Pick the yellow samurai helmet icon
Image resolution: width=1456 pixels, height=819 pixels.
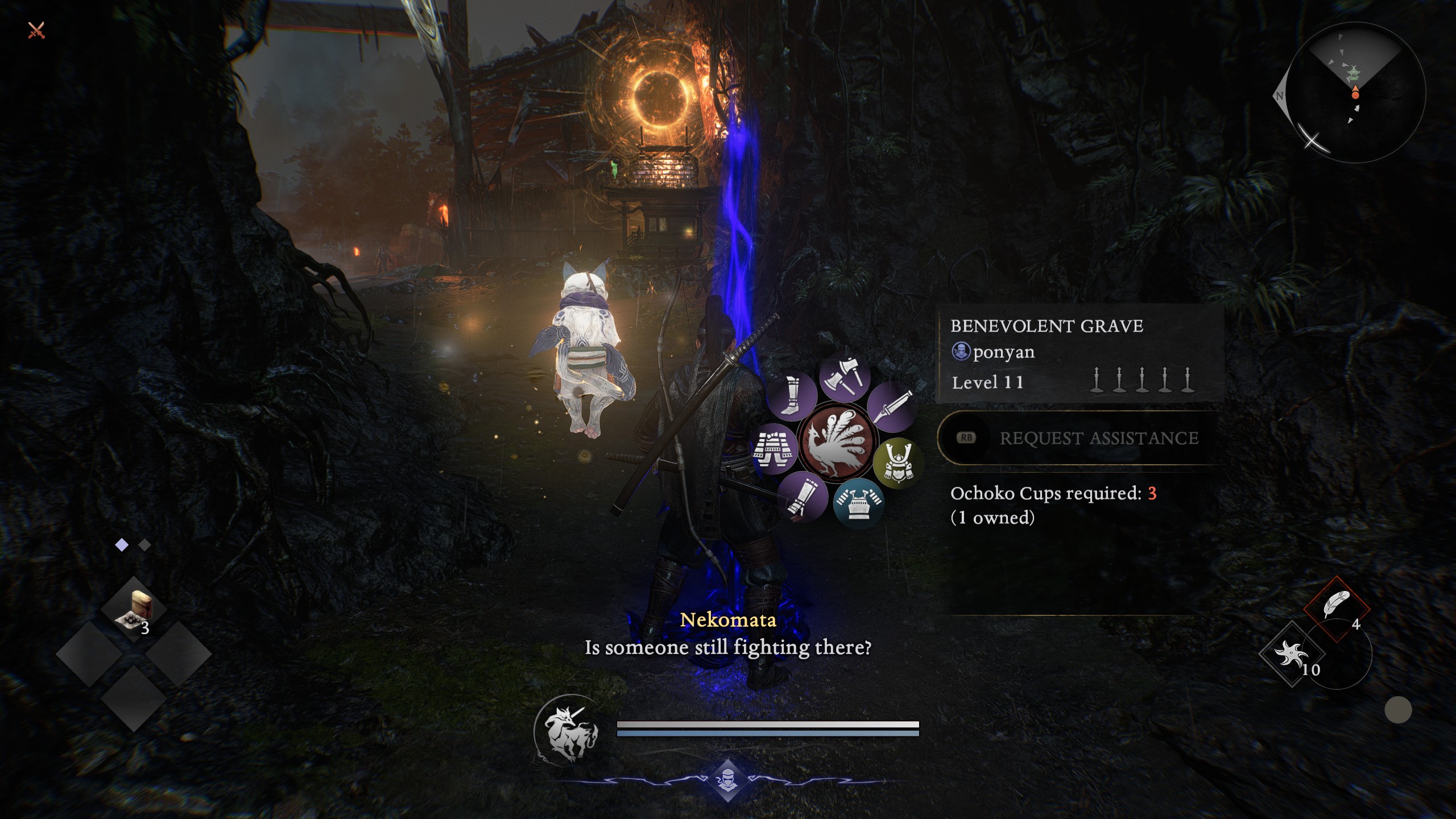click(899, 462)
